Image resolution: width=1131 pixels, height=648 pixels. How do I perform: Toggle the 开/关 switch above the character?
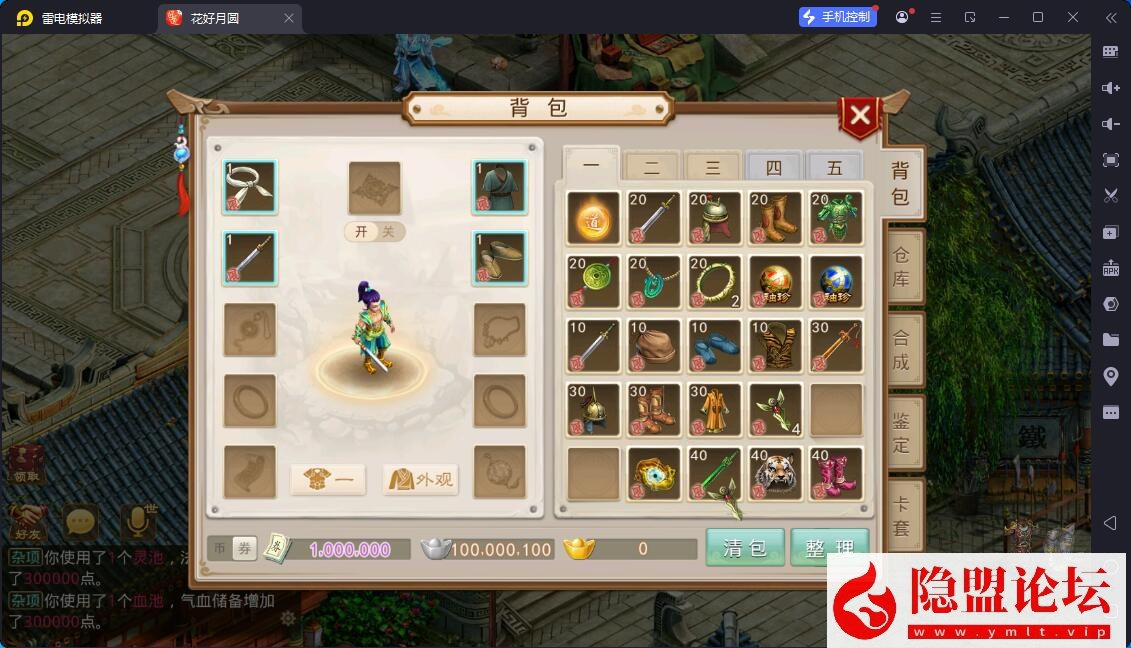click(x=375, y=232)
